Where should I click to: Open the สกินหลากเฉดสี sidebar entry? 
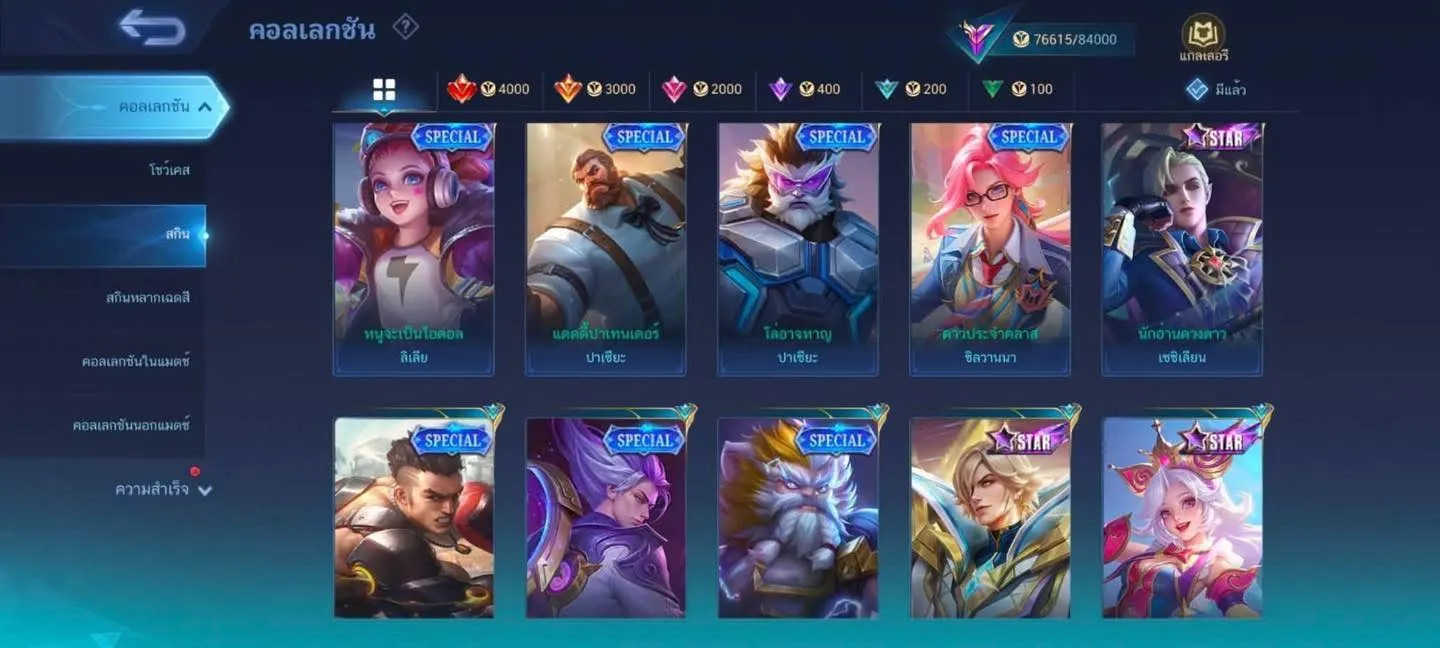pyautogui.click(x=147, y=298)
